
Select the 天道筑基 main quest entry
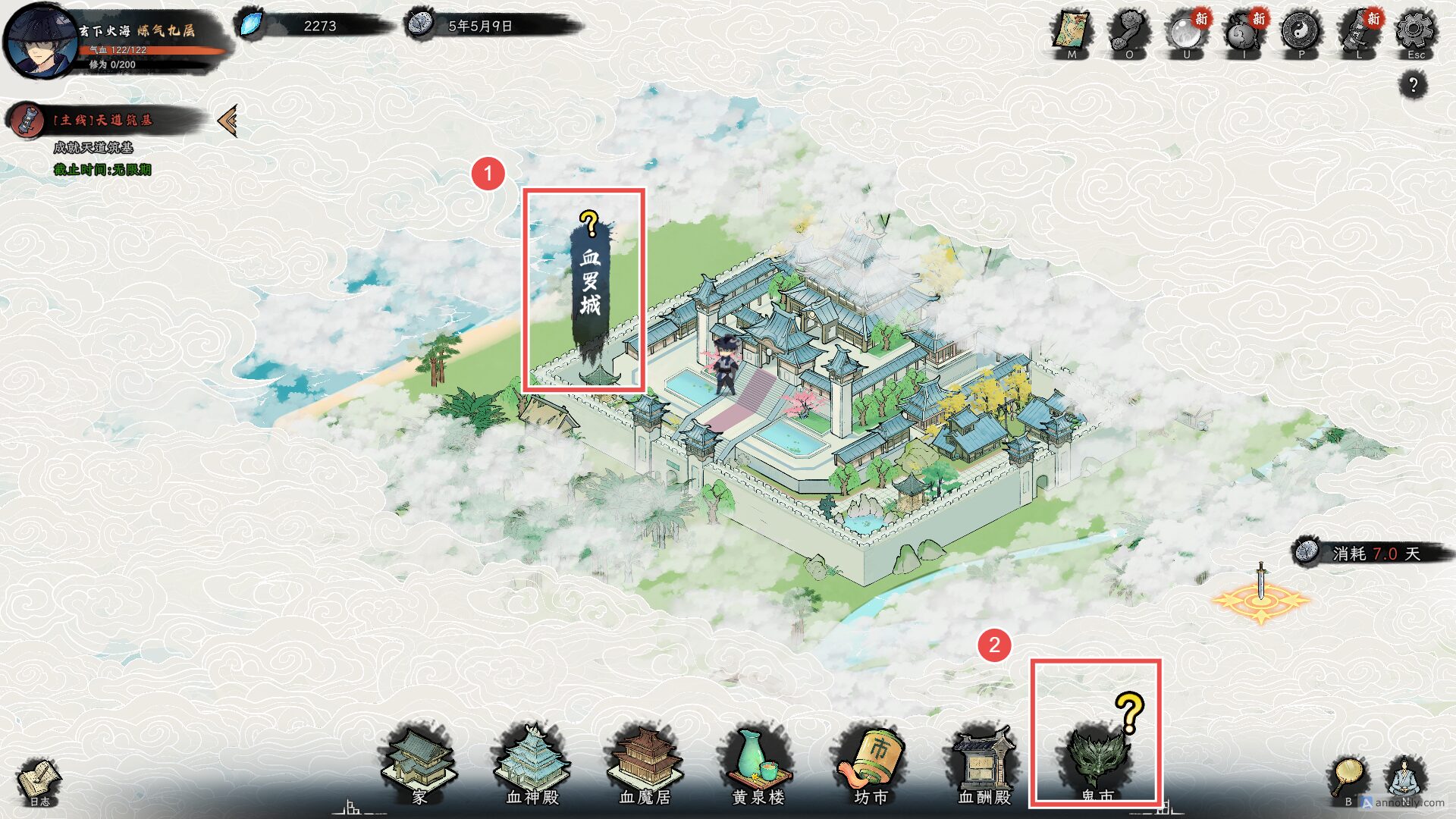click(x=102, y=121)
